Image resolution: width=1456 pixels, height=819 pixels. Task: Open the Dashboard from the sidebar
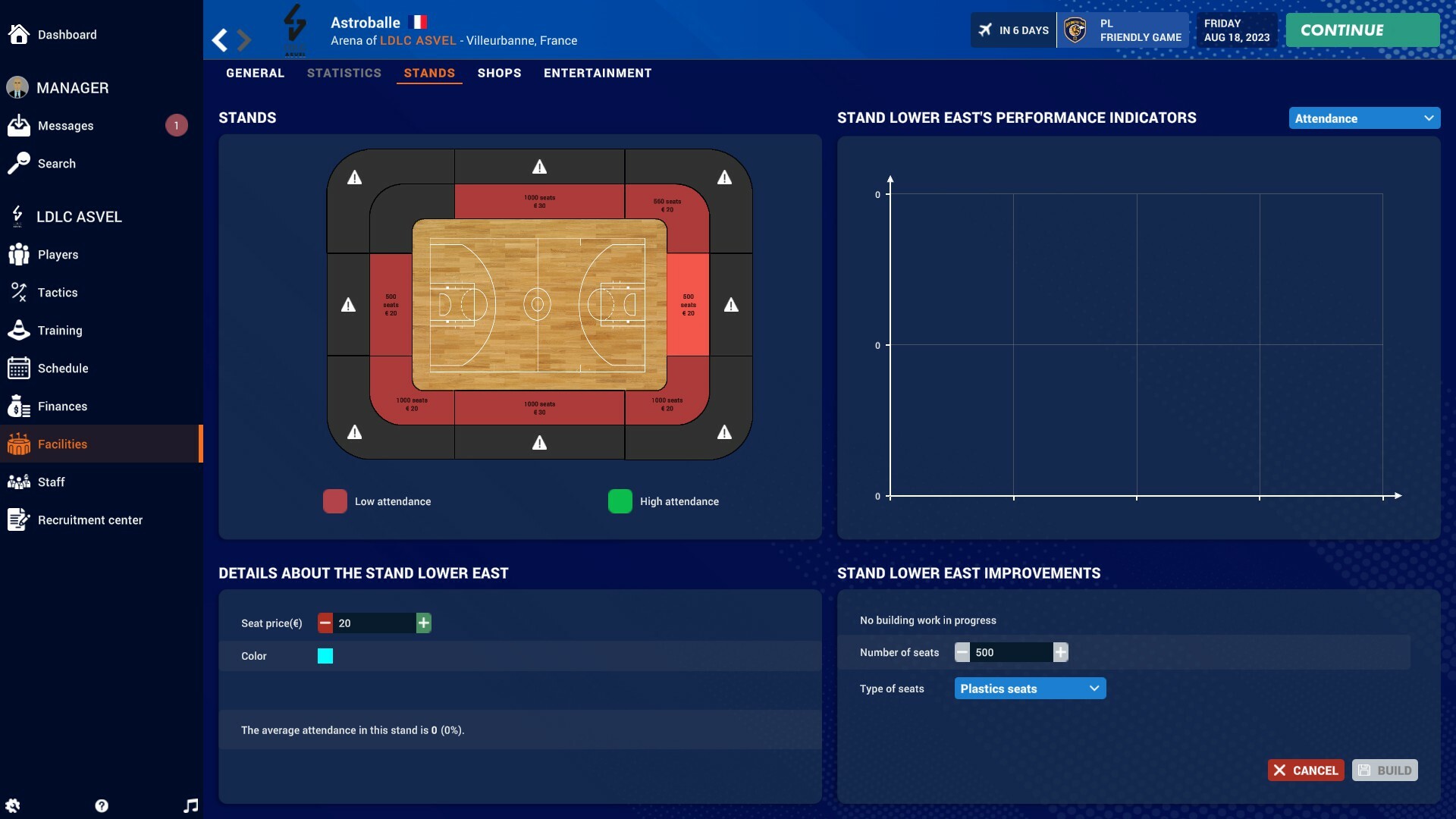point(67,35)
